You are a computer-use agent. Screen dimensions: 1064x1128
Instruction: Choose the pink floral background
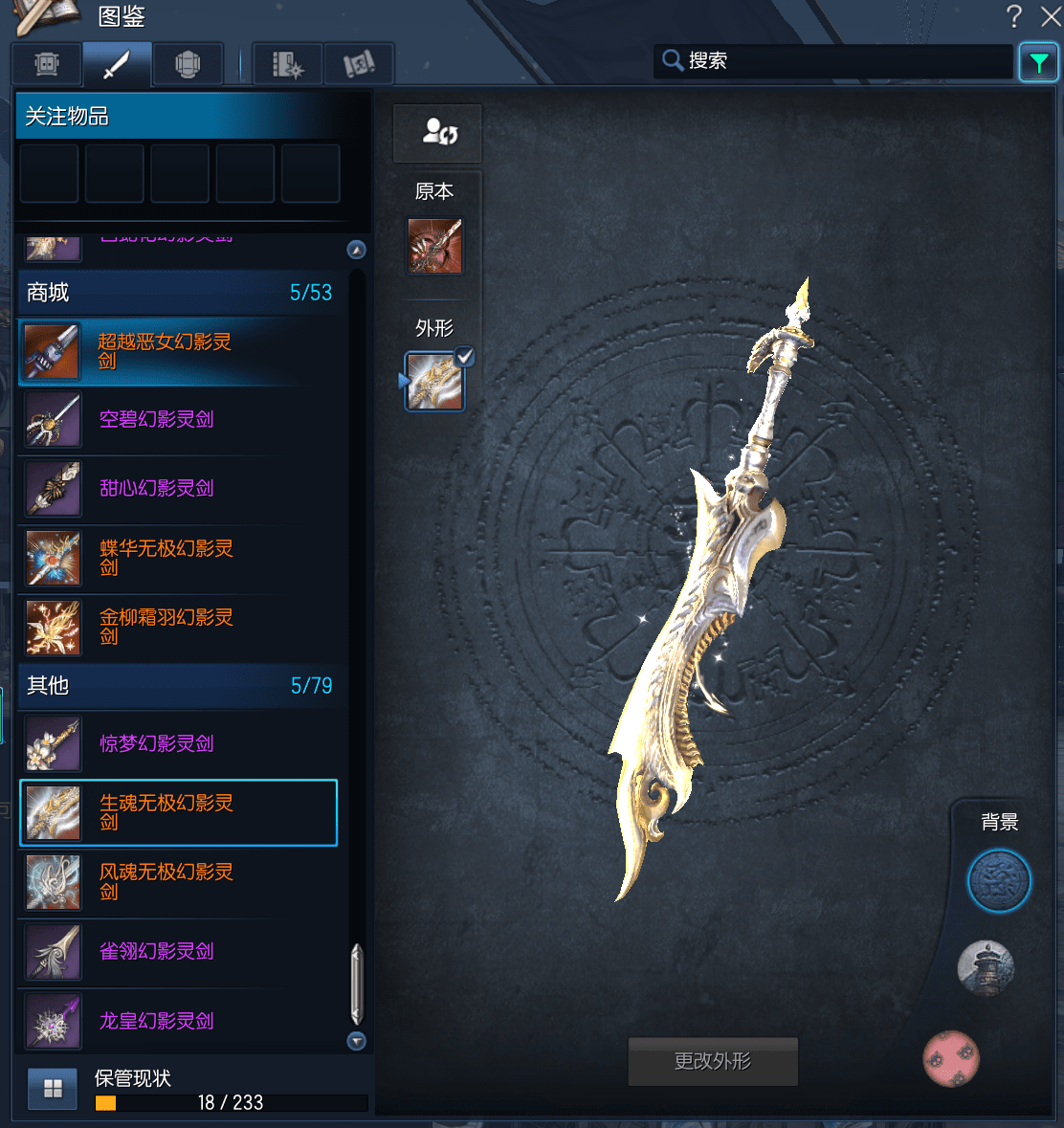click(951, 1058)
